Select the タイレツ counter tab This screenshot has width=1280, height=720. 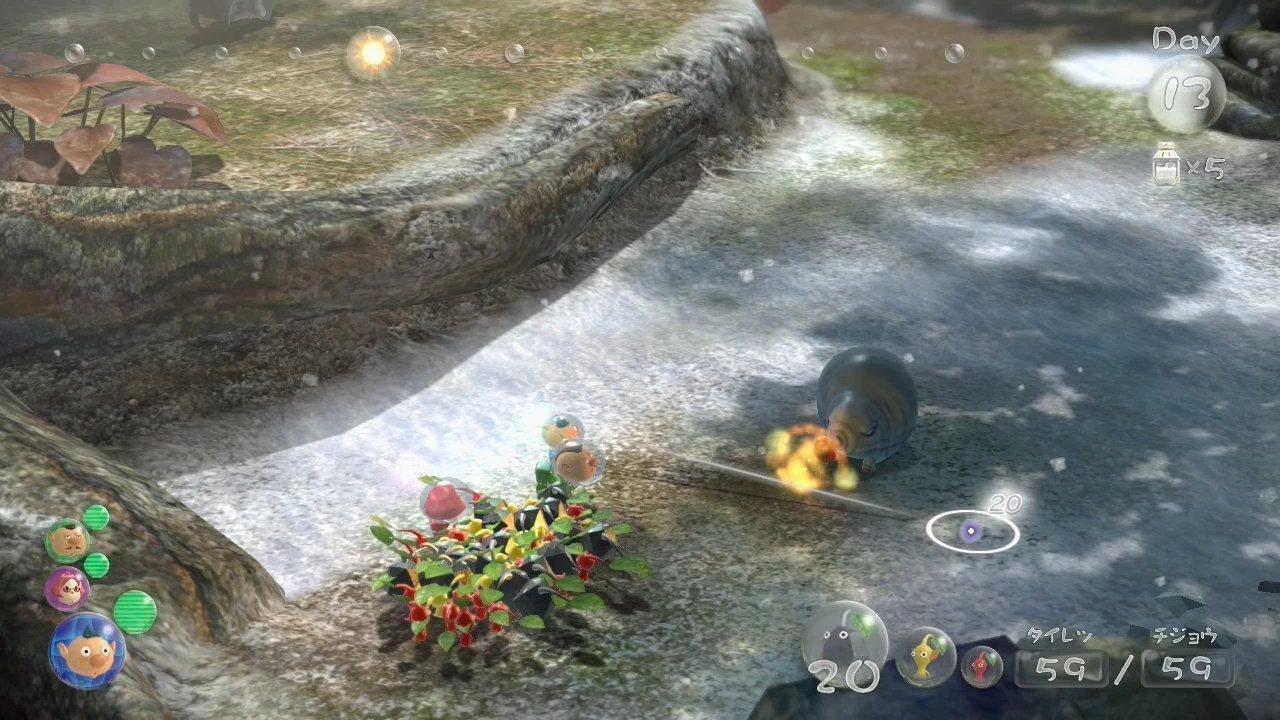point(1059,633)
